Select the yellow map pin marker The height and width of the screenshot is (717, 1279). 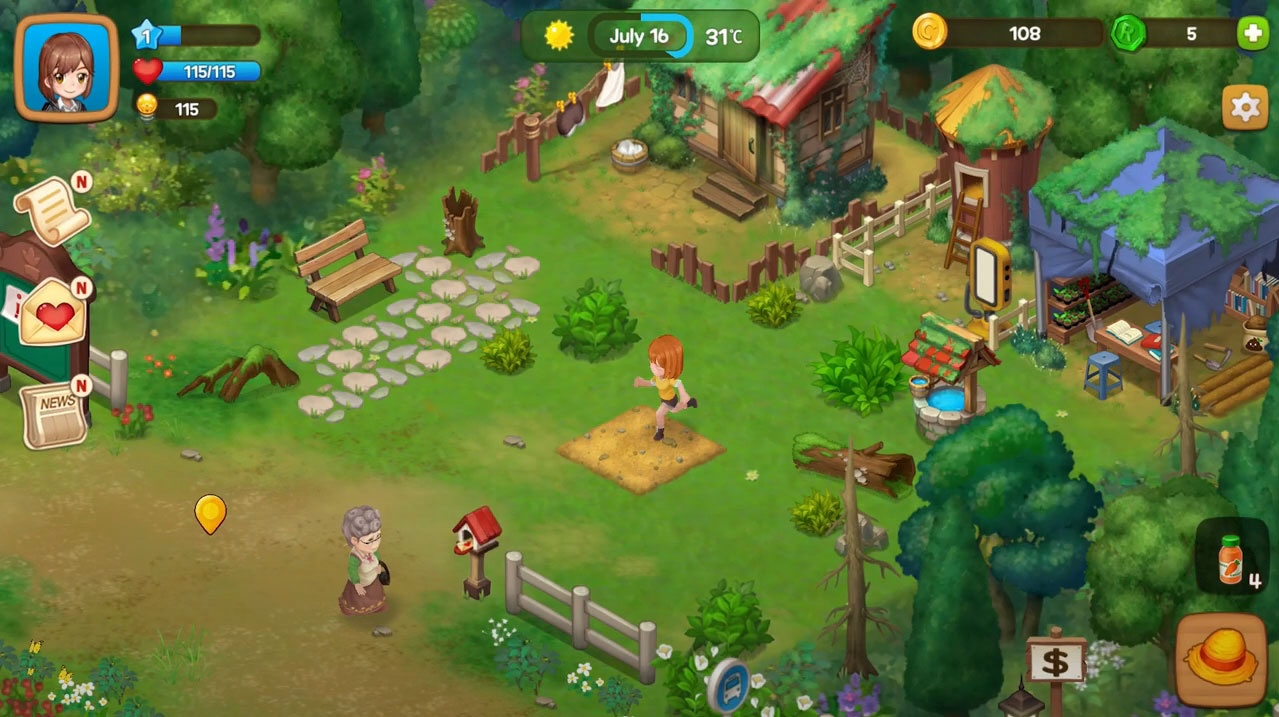coord(210,514)
